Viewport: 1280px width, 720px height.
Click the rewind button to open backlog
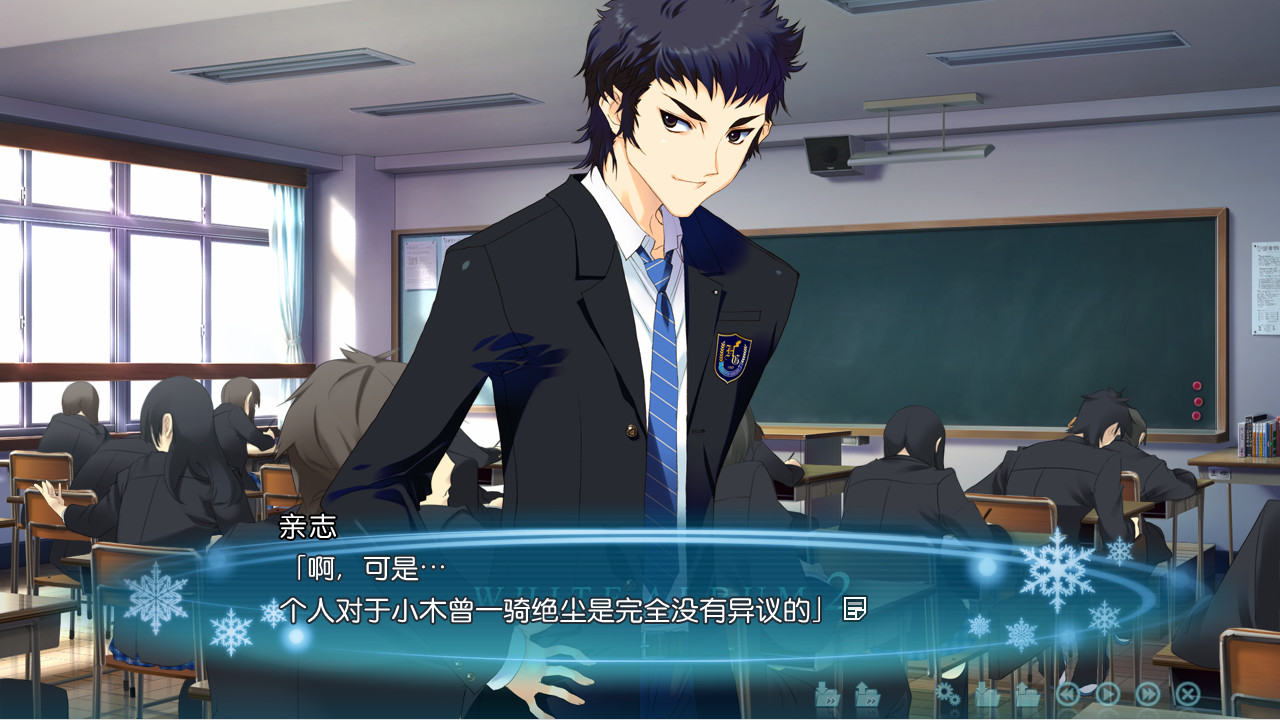[x=1067, y=694]
